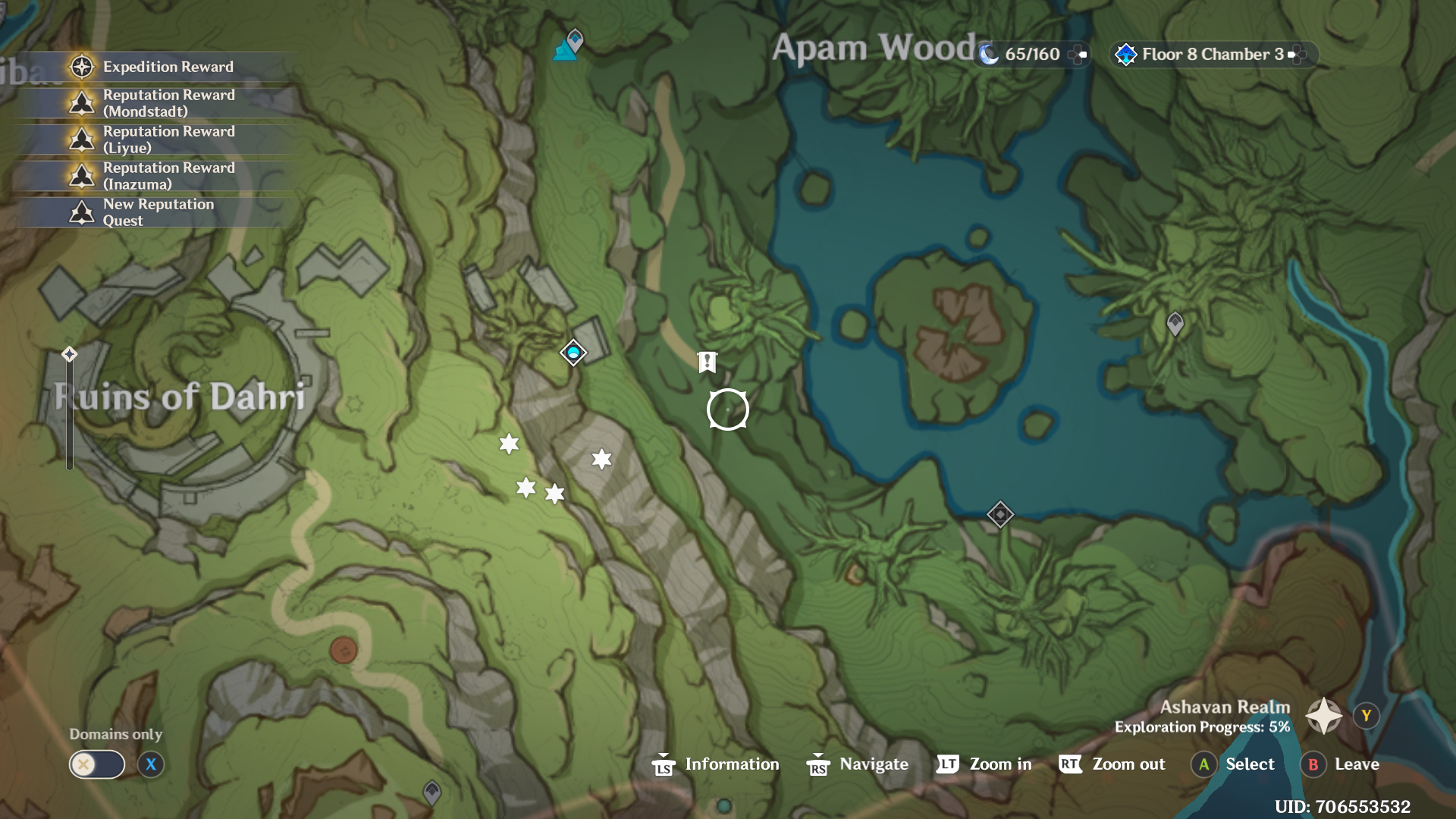1456x819 pixels.
Task: Click the Floor 8 Chamber 3 abyss icon
Action: click(x=1125, y=54)
